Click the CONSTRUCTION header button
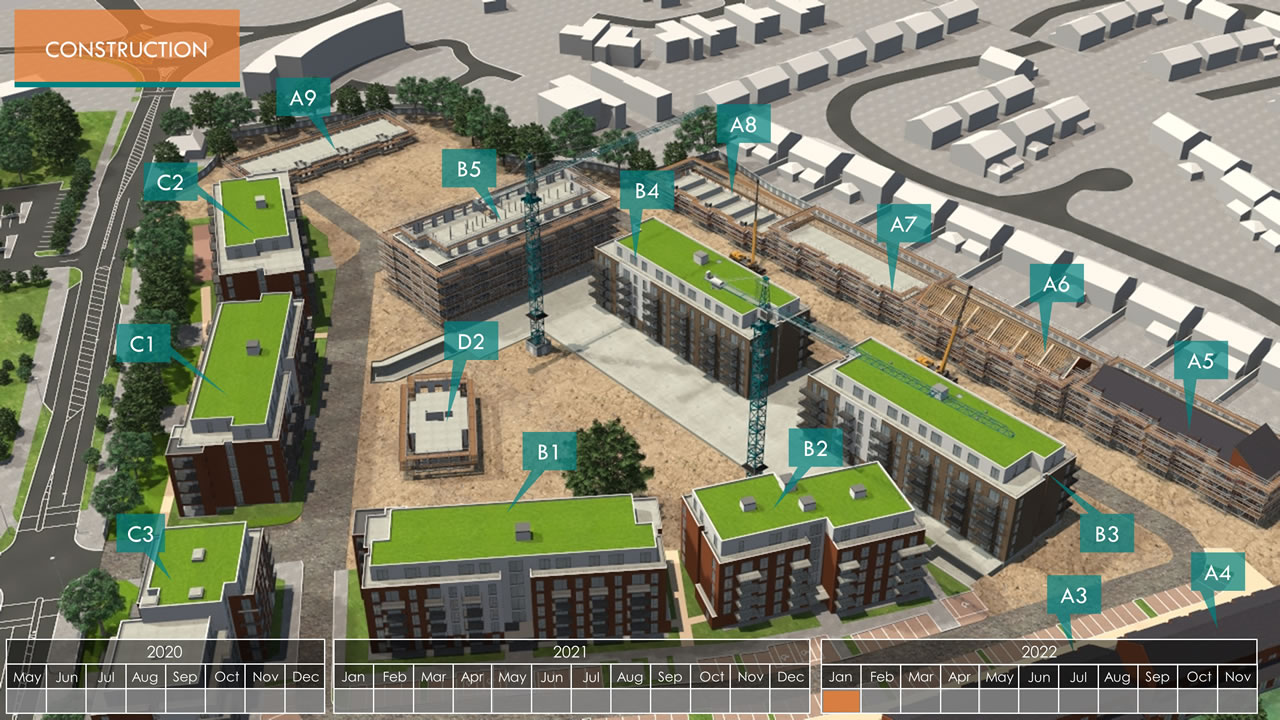Image resolution: width=1280 pixels, height=720 pixels. [127, 48]
